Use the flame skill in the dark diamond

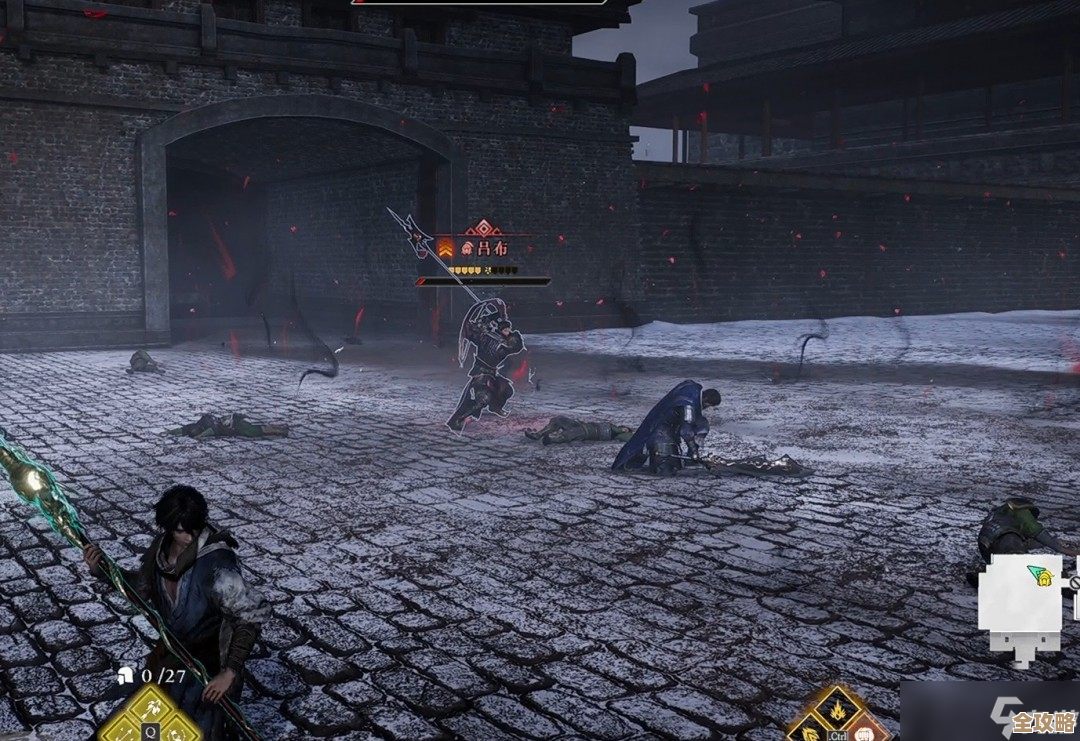point(837,710)
